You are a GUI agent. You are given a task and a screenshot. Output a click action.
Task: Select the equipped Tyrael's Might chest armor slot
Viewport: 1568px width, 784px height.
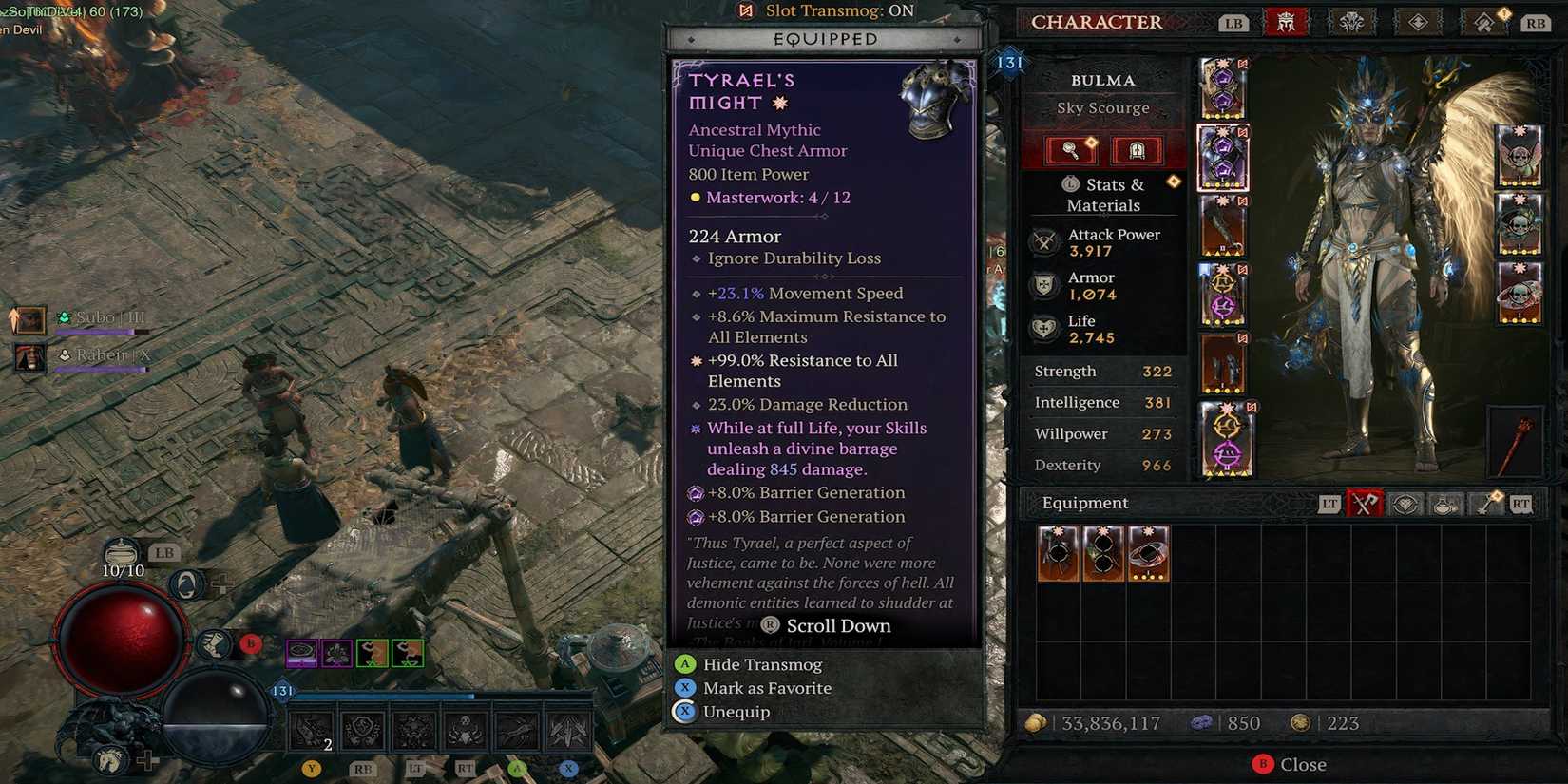1223,158
